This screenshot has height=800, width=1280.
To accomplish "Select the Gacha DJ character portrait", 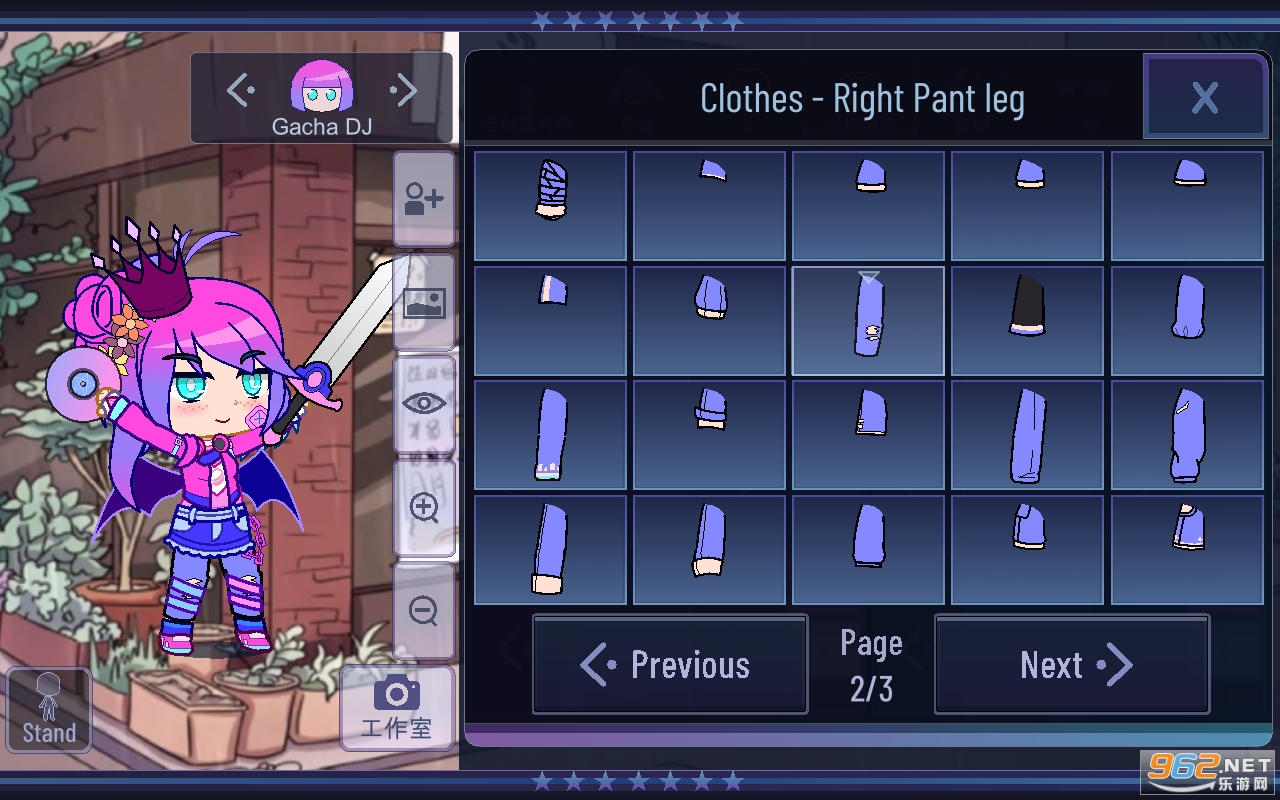I will point(322,87).
